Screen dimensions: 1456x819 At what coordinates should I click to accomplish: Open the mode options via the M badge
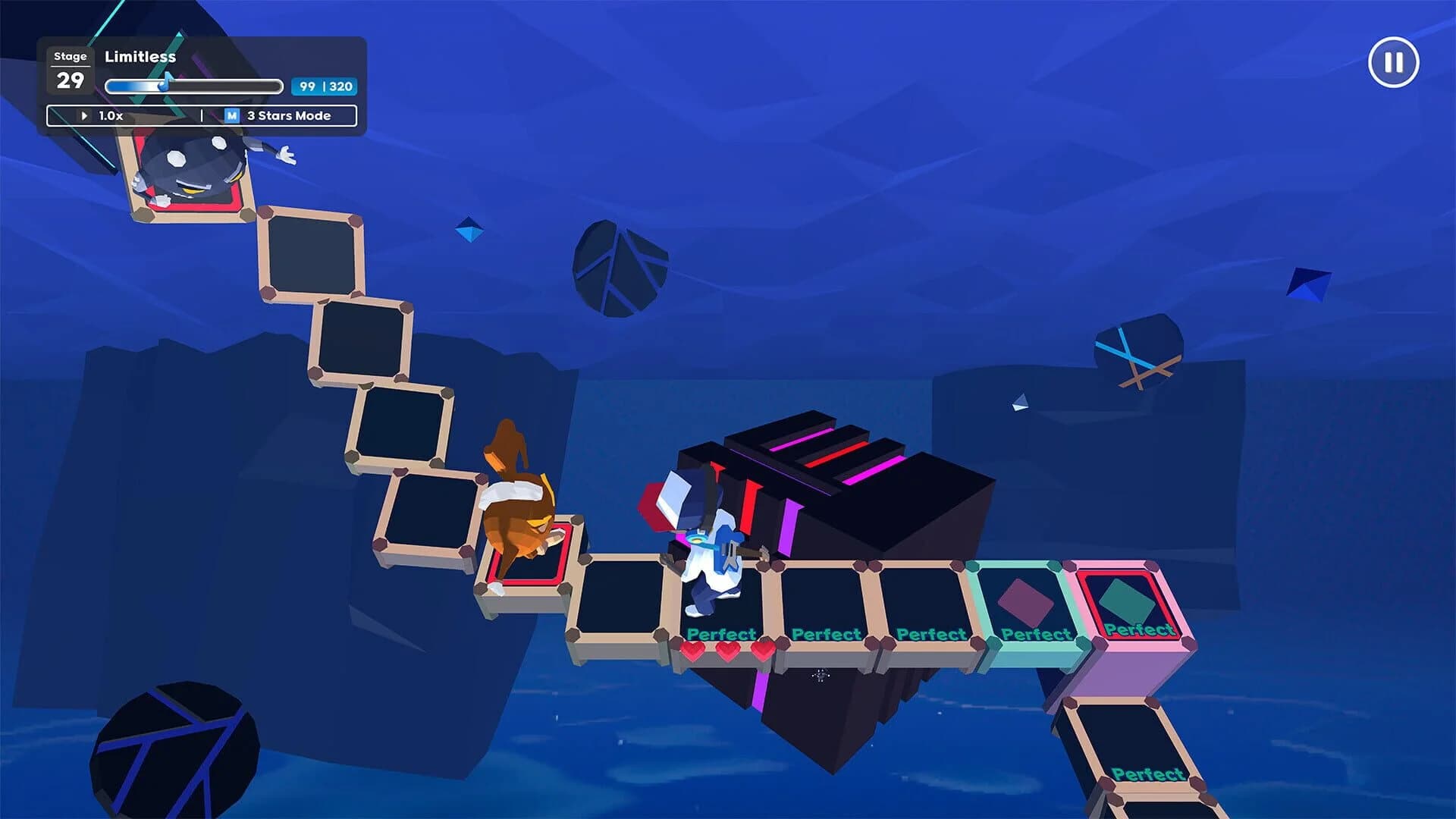[231, 115]
